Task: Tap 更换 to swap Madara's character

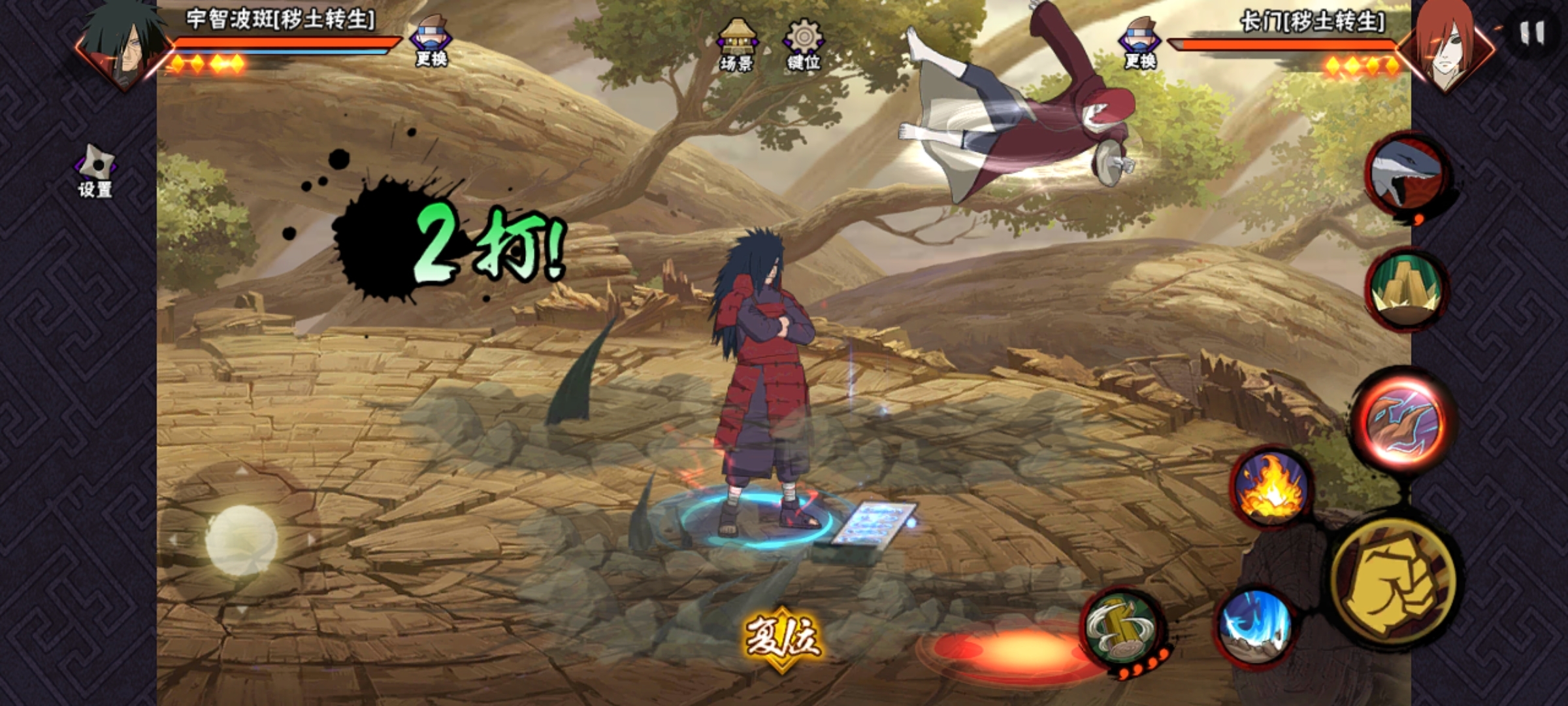Action: coord(431,41)
